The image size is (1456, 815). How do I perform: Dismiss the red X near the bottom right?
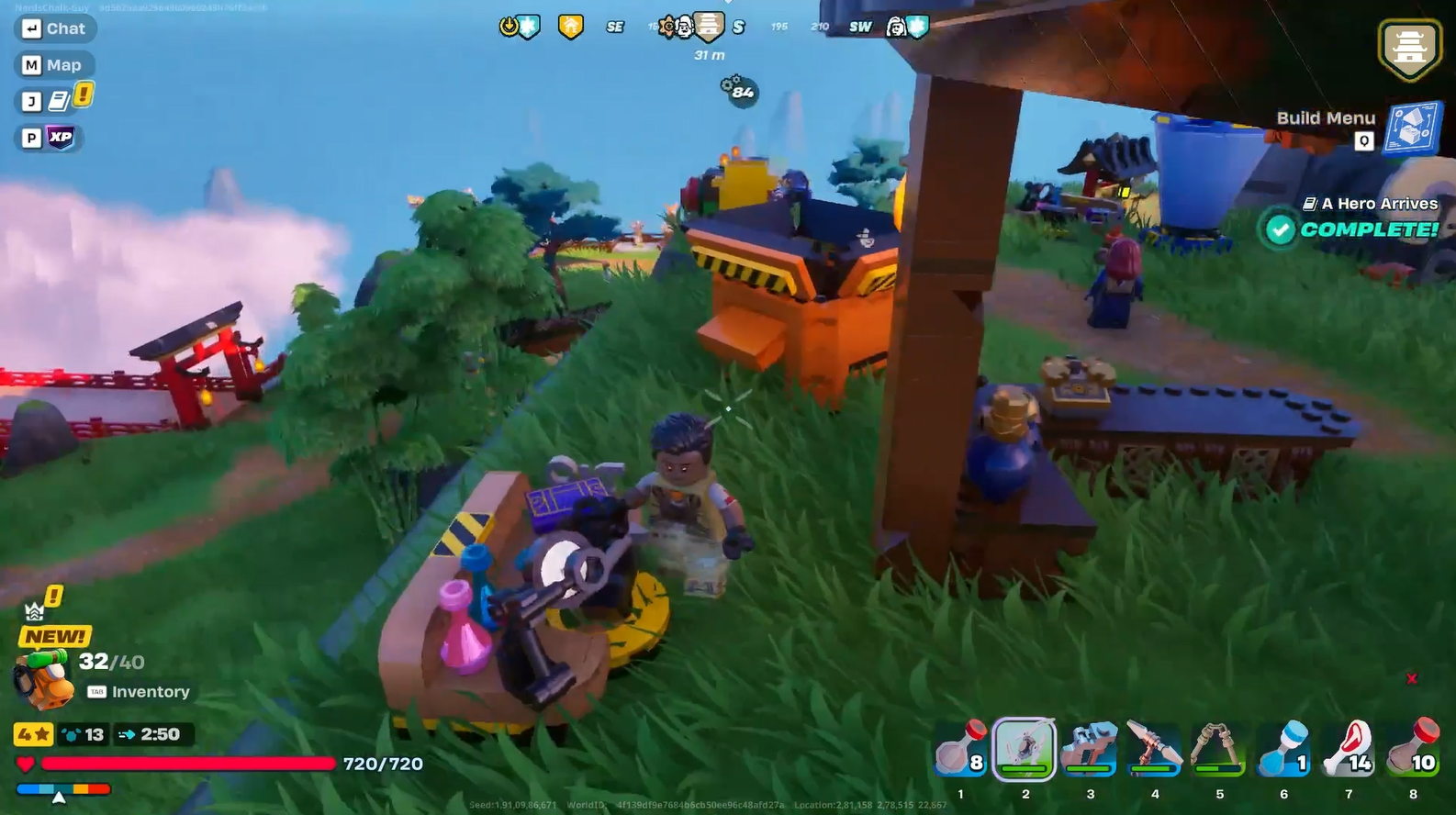click(x=1411, y=679)
